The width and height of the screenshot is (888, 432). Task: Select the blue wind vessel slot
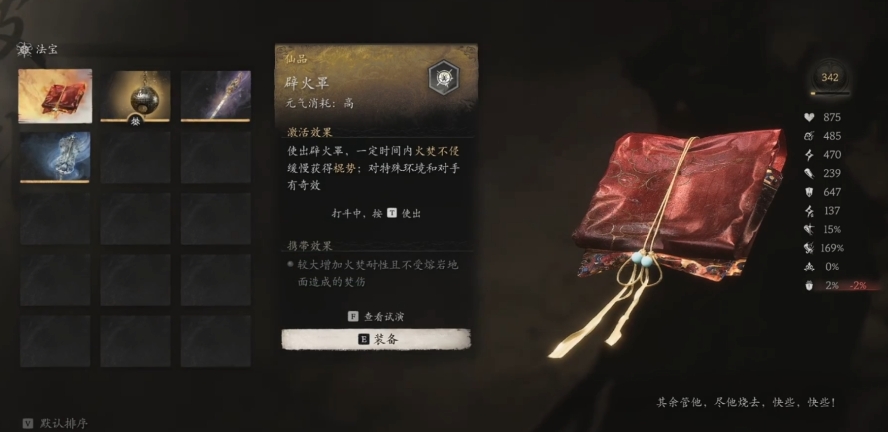click(55, 157)
